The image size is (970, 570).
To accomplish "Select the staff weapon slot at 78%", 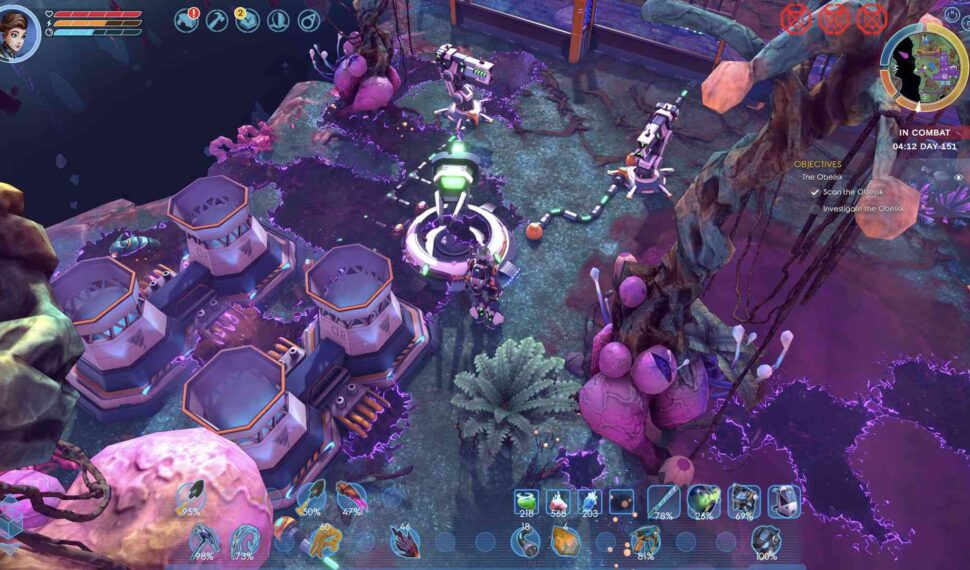I will pyautogui.click(x=664, y=501).
